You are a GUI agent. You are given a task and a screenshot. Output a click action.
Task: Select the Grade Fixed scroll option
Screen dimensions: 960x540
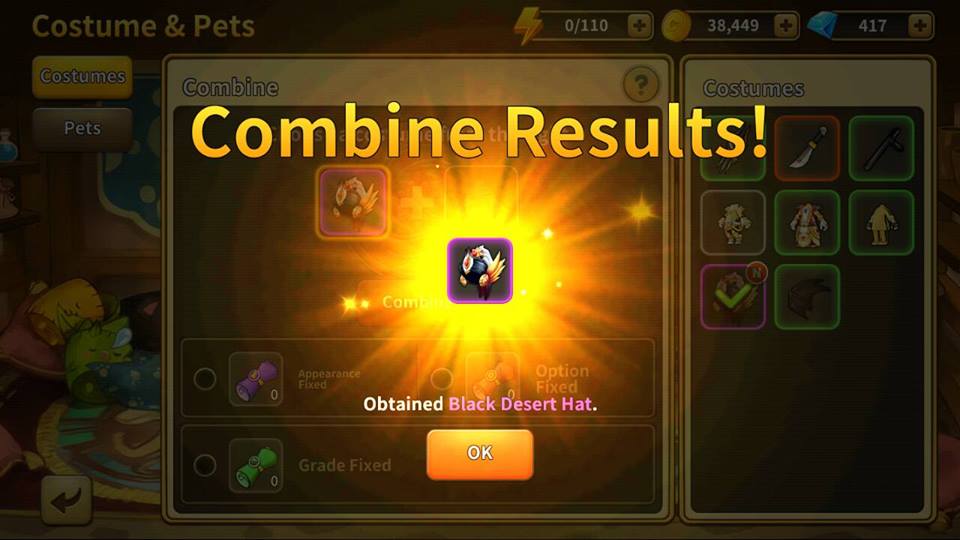point(205,465)
